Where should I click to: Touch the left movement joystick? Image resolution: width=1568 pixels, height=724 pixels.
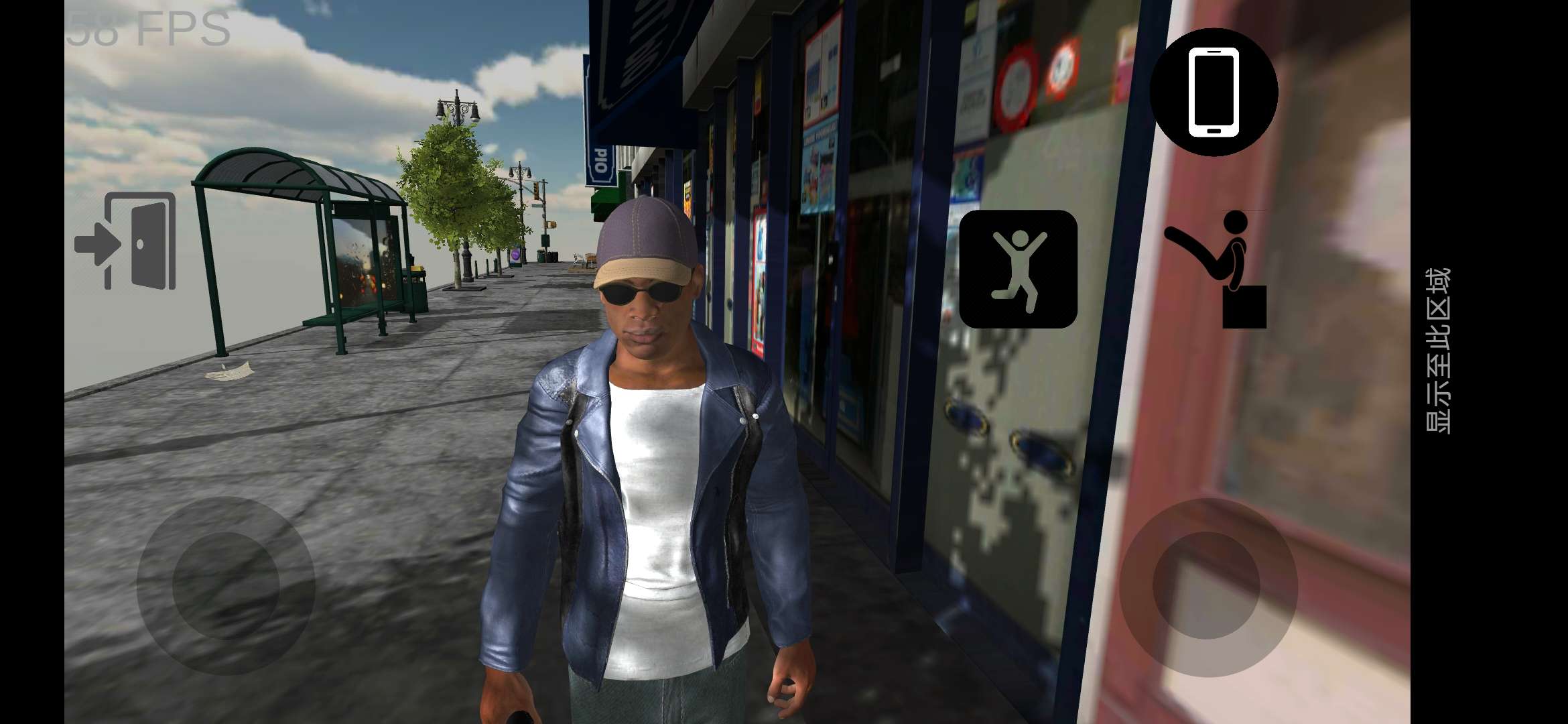click(x=226, y=585)
